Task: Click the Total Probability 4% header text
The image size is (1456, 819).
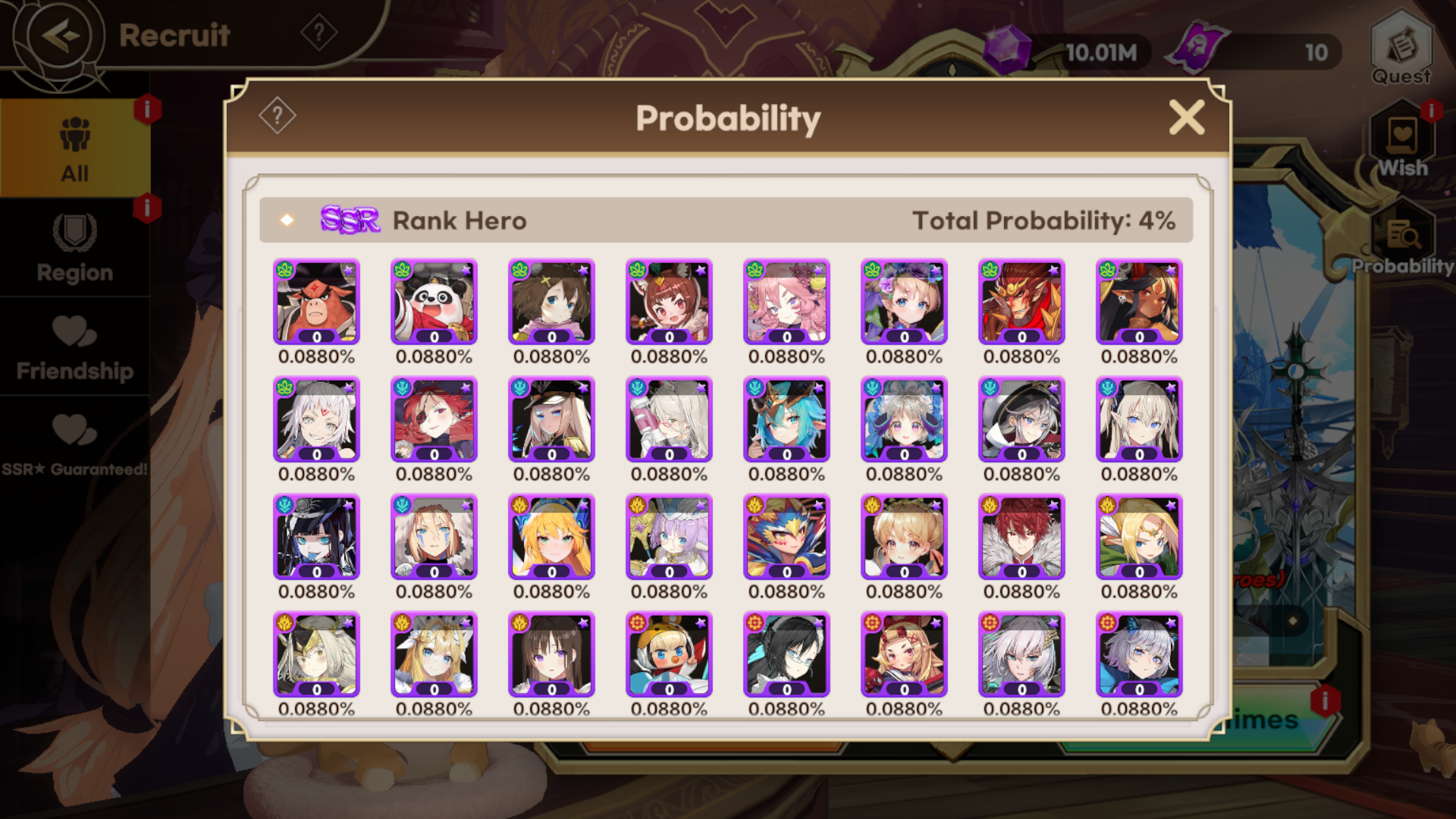Action: (1043, 219)
